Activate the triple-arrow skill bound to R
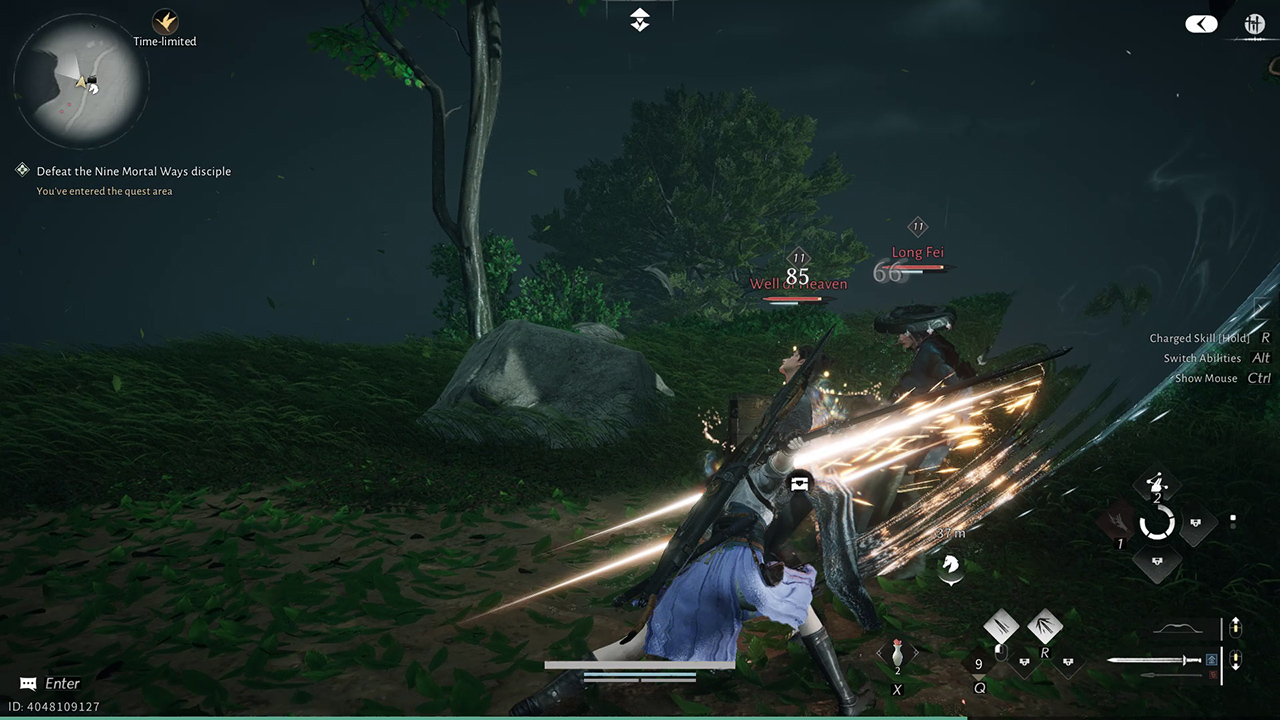This screenshot has height=720, width=1280. (1045, 628)
